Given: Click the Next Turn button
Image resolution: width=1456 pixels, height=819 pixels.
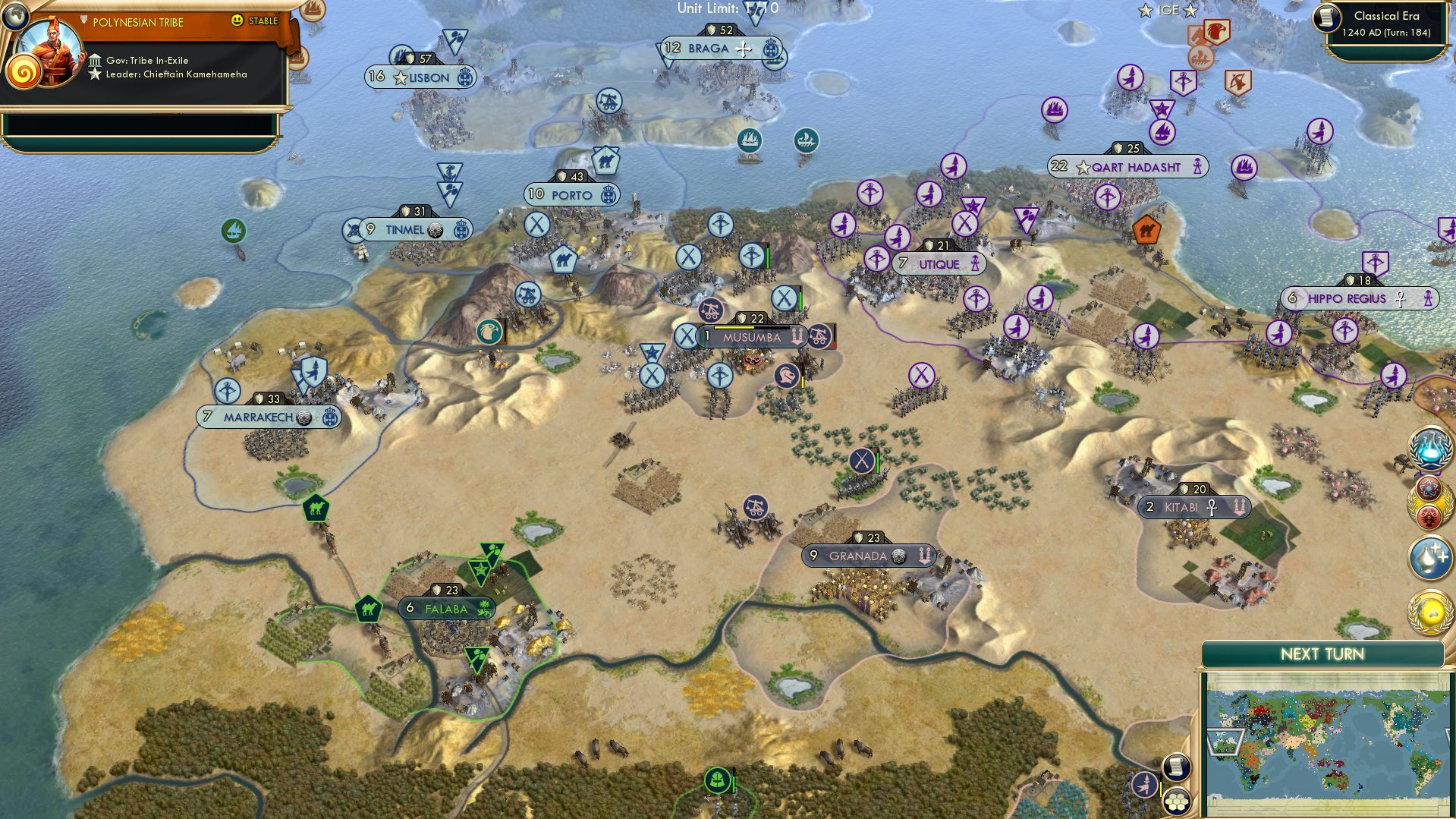Looking at the screenshot, I should (1324, 654).
